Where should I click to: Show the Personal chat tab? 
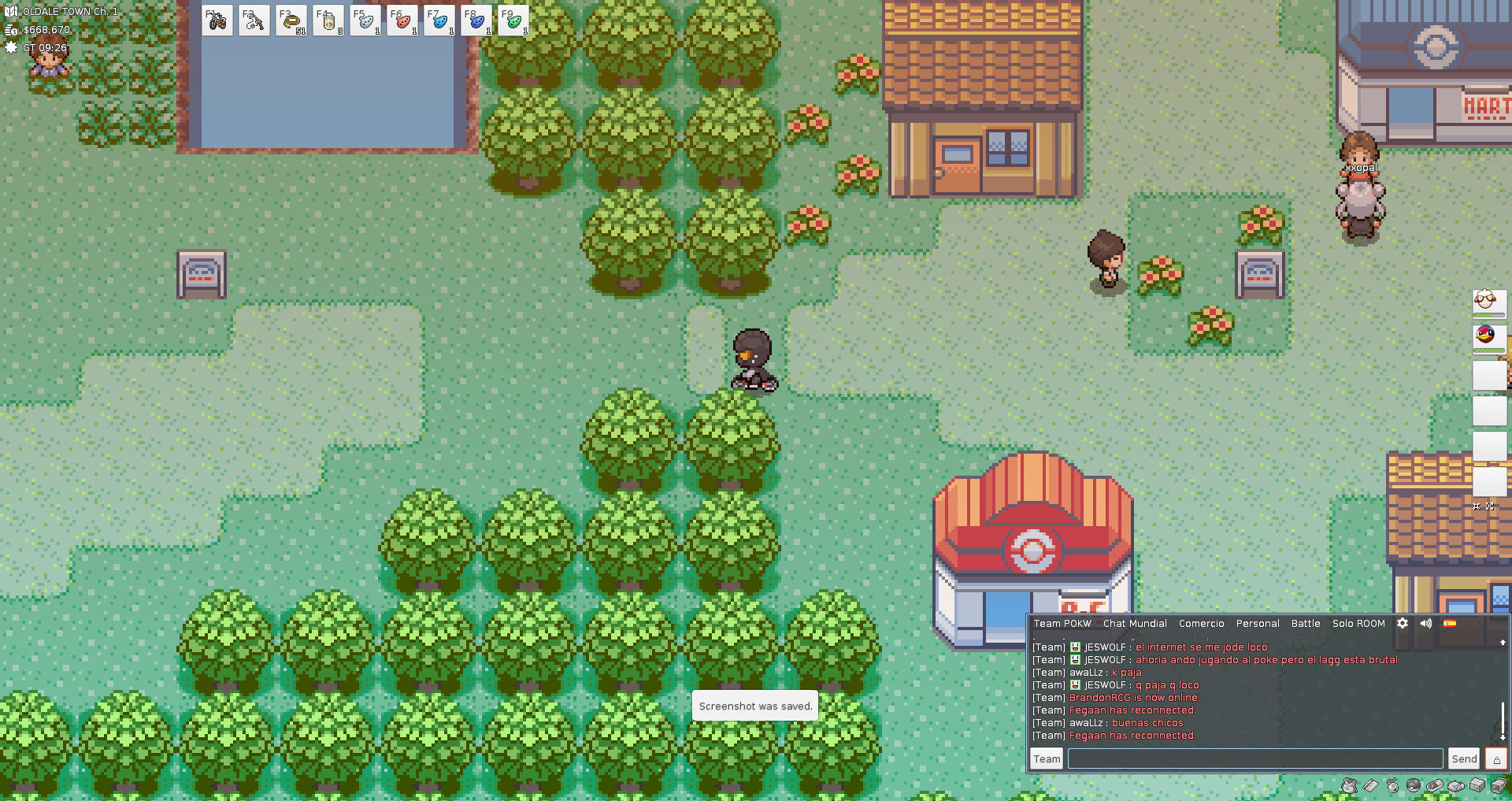(x=1258, y=624)
